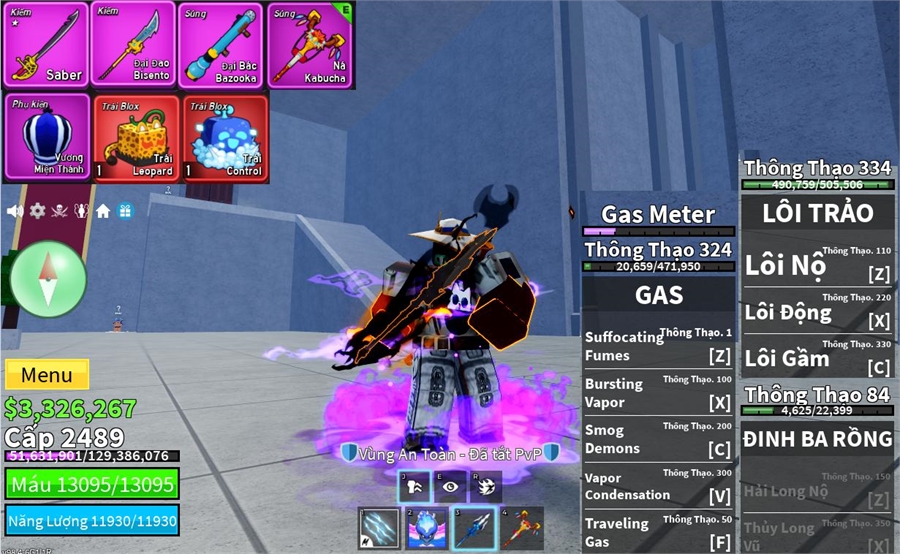900x554 pixels.
Task: Open the yellow Menu button
Action: point(47,375)
